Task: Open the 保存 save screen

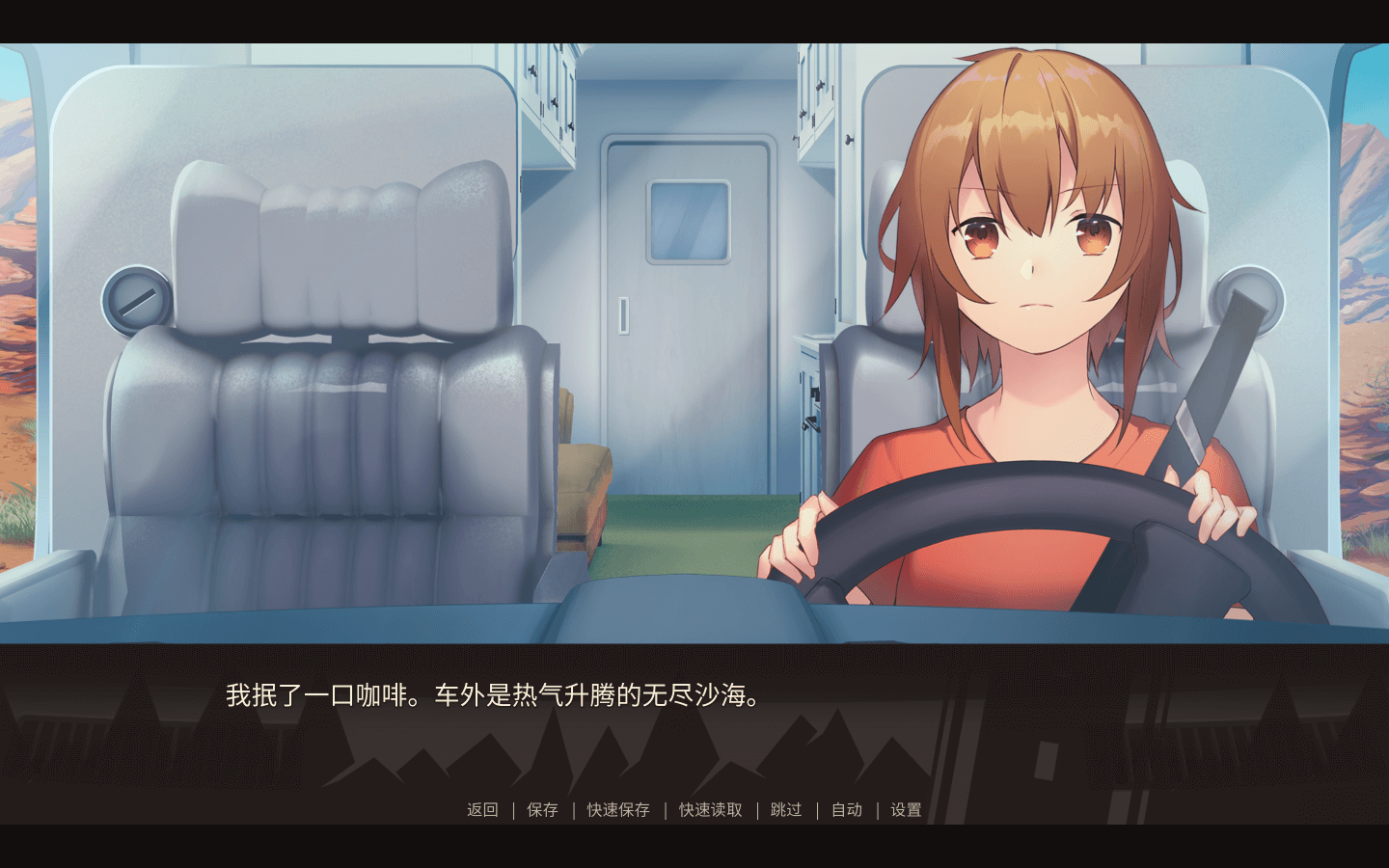Action: click(x=542, y=810)
